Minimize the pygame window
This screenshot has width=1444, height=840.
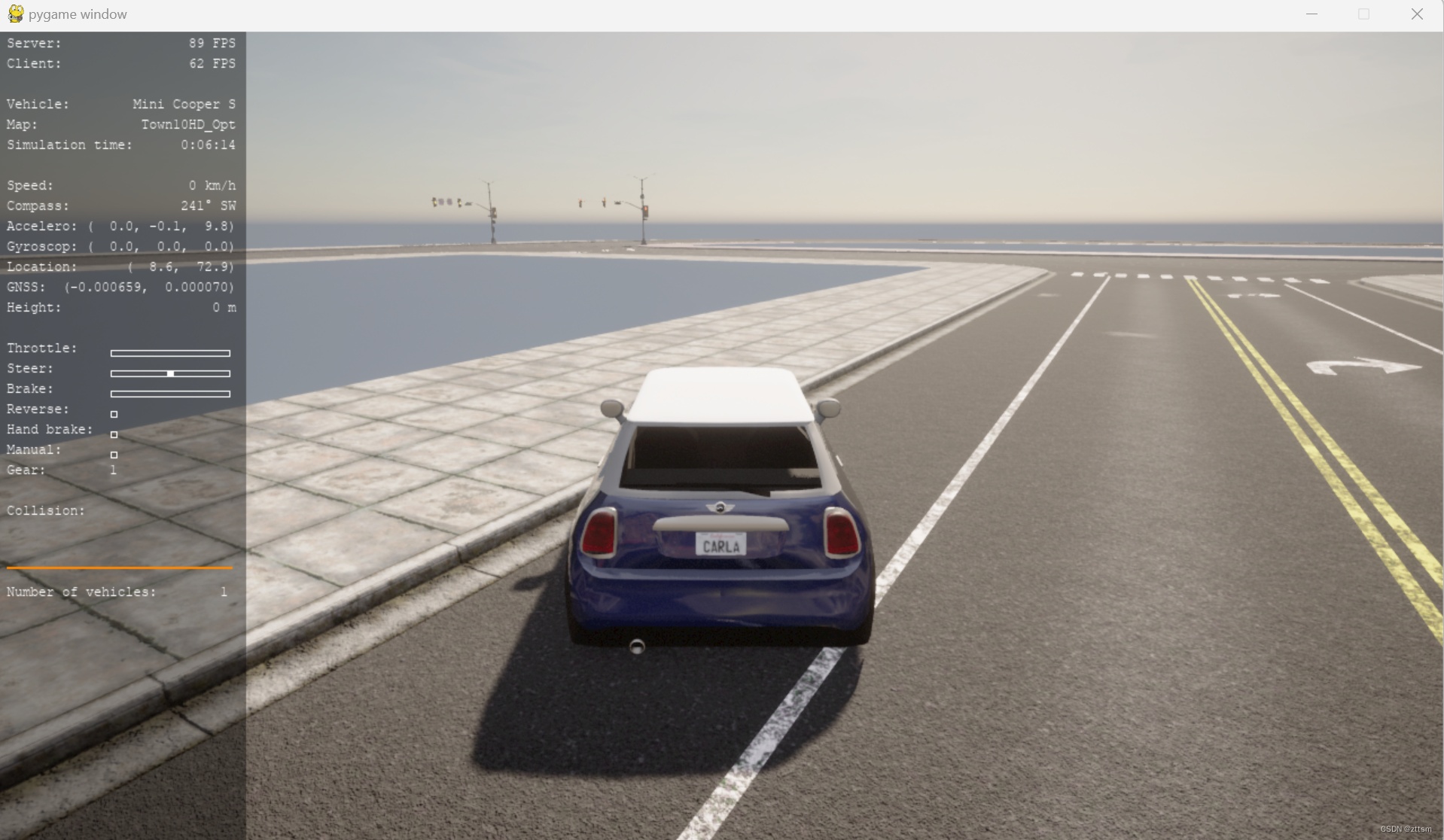[1311, 14]
